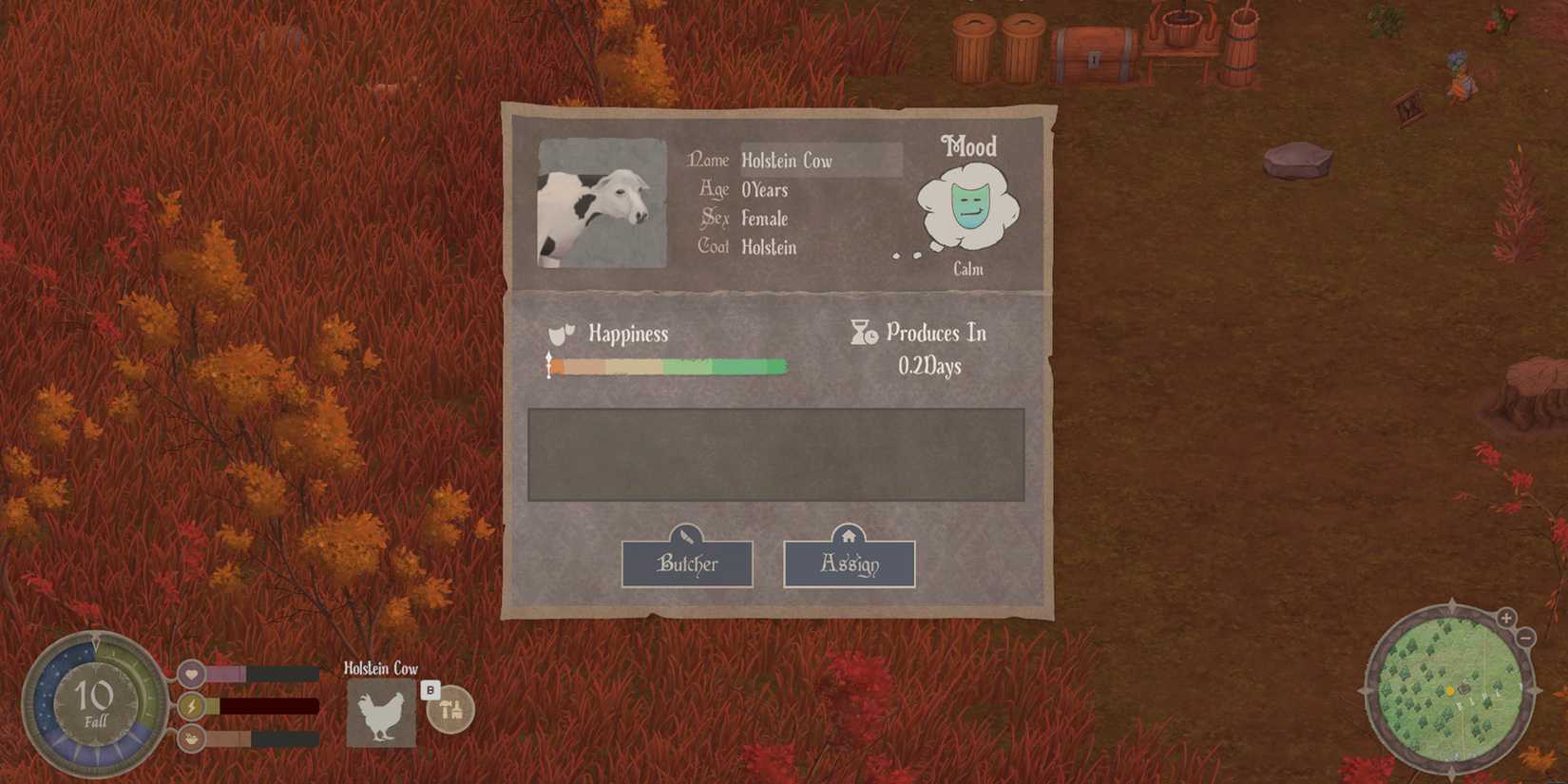Select the hourglass Produces In icon
Image resolution: width=1568 pixels, height=784 pixels.
(x=863, y=334)
